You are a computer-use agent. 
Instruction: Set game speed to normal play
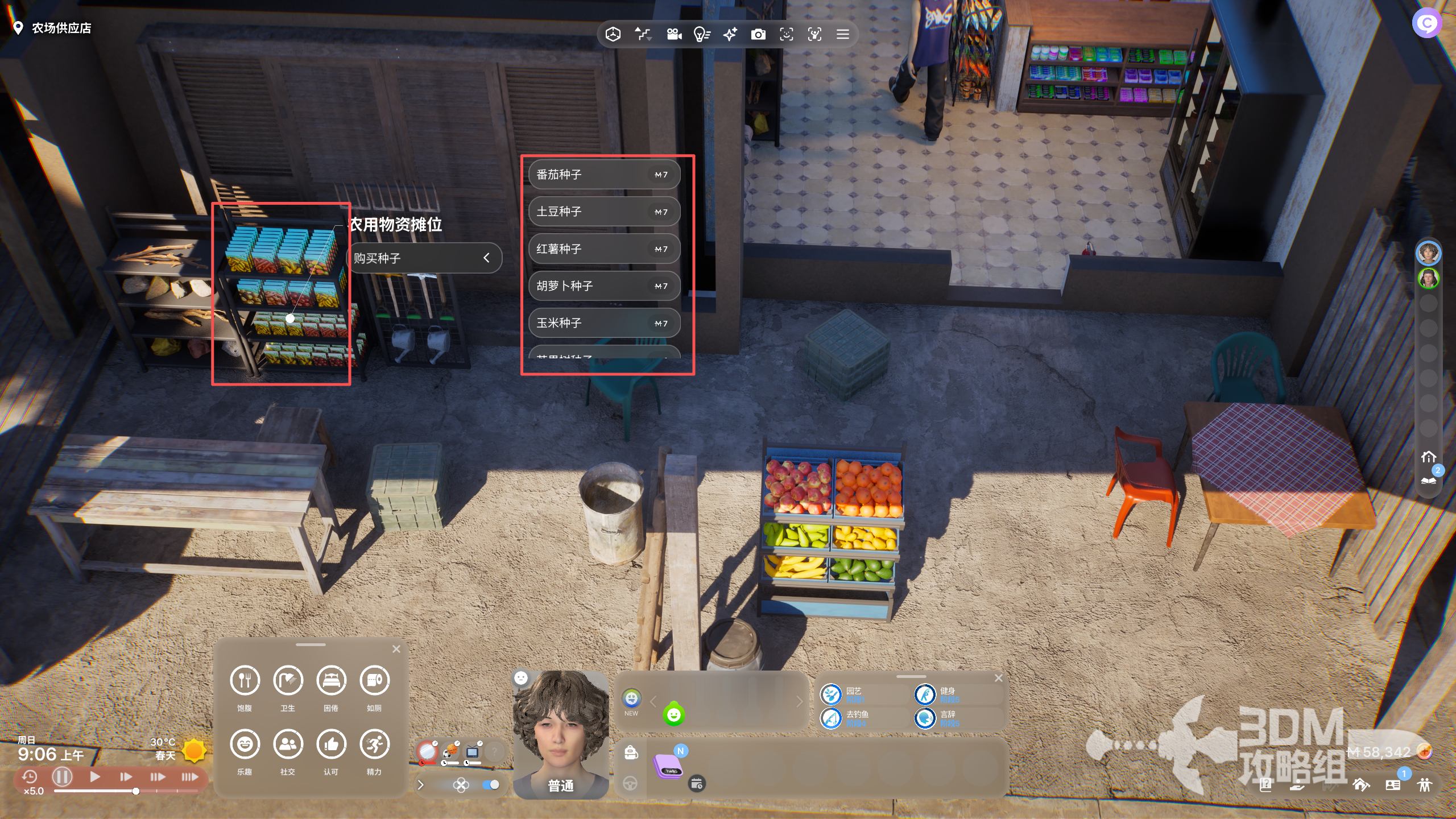[x=95, y=776]
